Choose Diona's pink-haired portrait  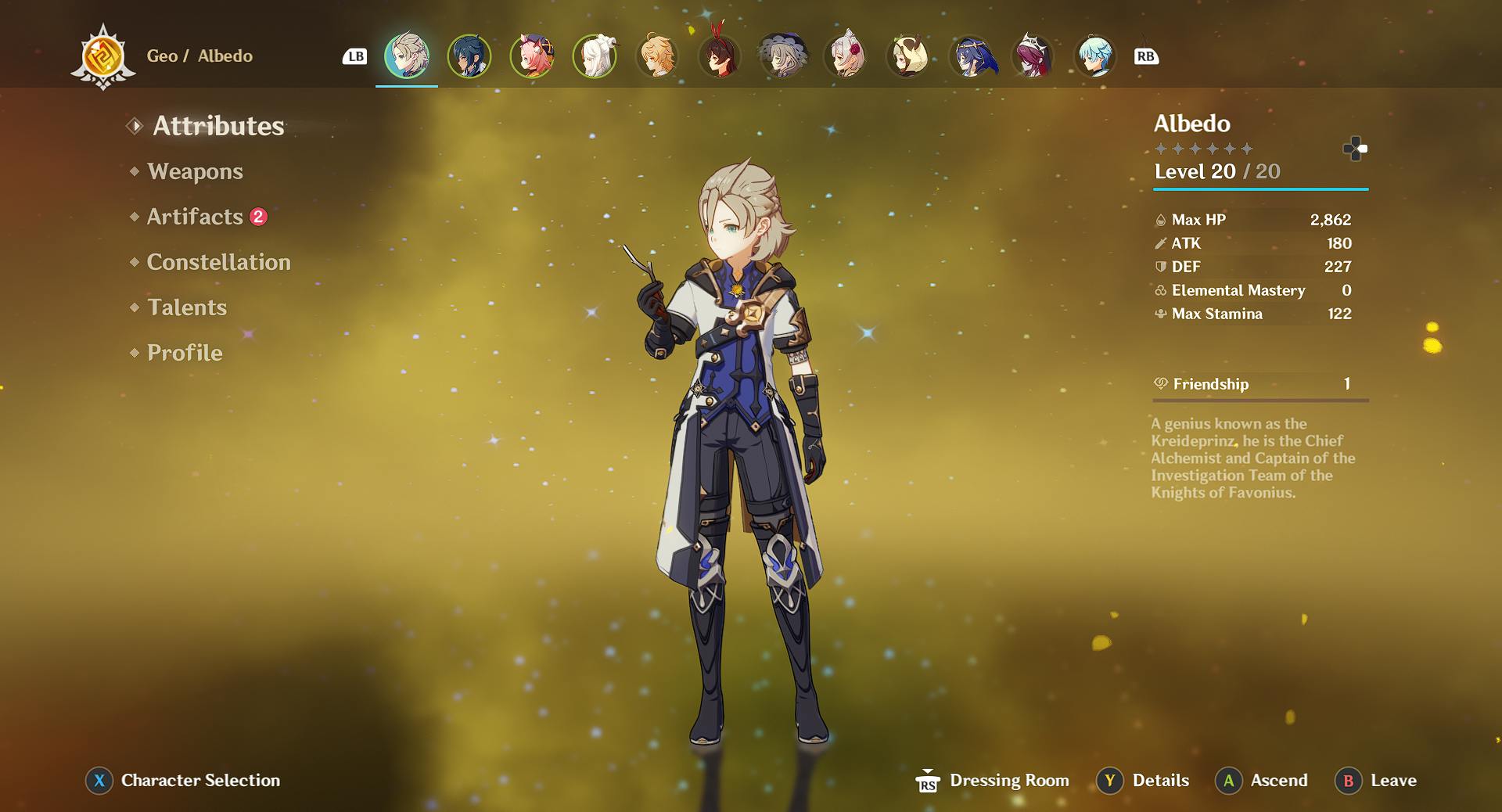pos(532,56)
